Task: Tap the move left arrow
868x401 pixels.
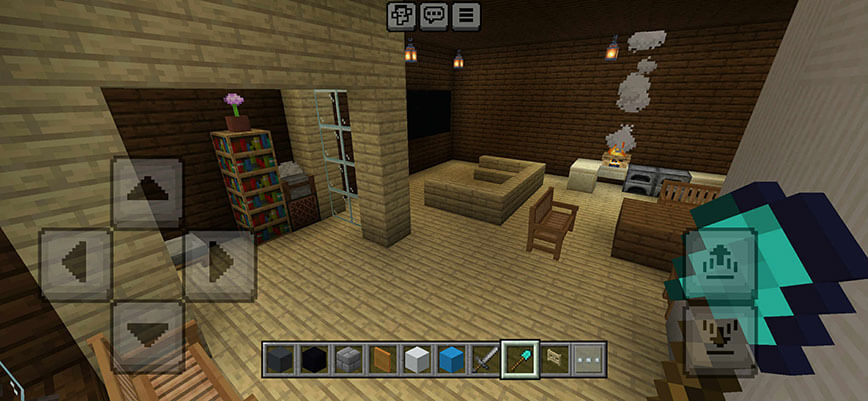Action: [x=75, y=265]
